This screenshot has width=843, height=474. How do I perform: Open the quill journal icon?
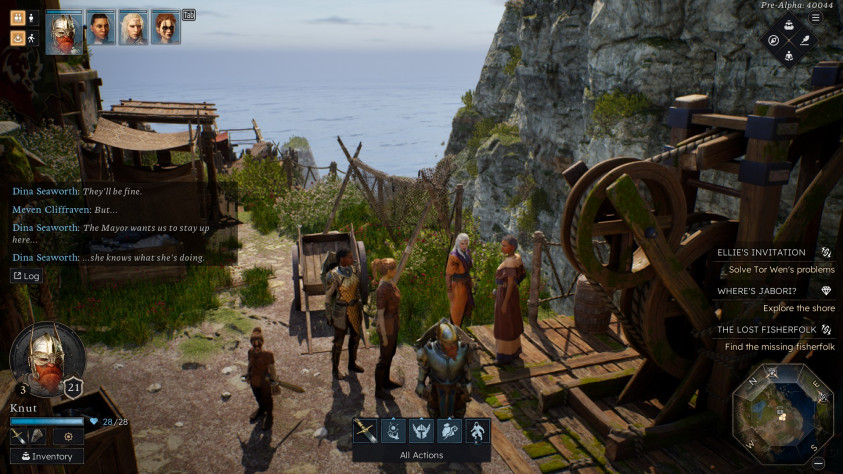806,40
